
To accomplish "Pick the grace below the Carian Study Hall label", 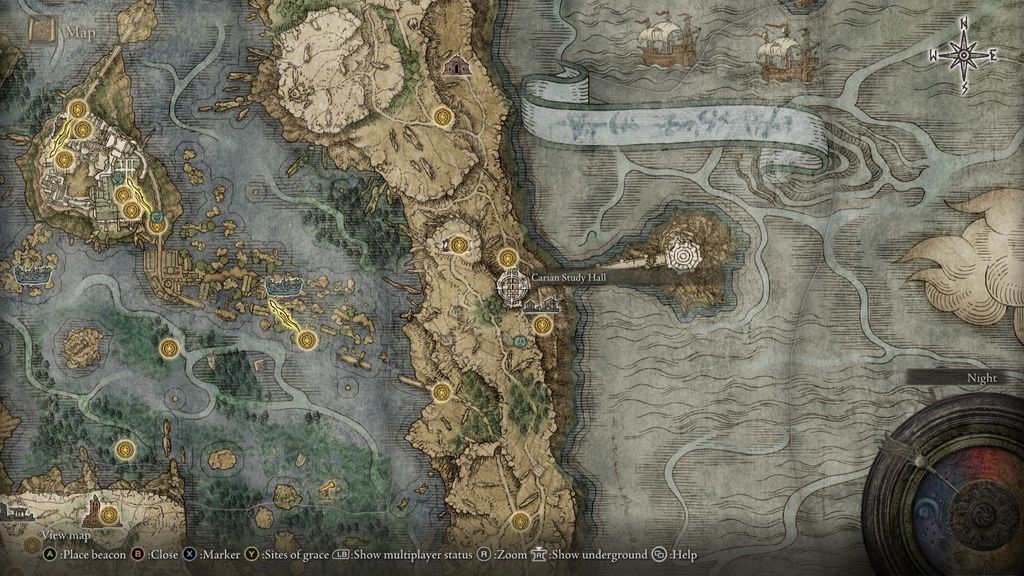I will pos(542,324).
